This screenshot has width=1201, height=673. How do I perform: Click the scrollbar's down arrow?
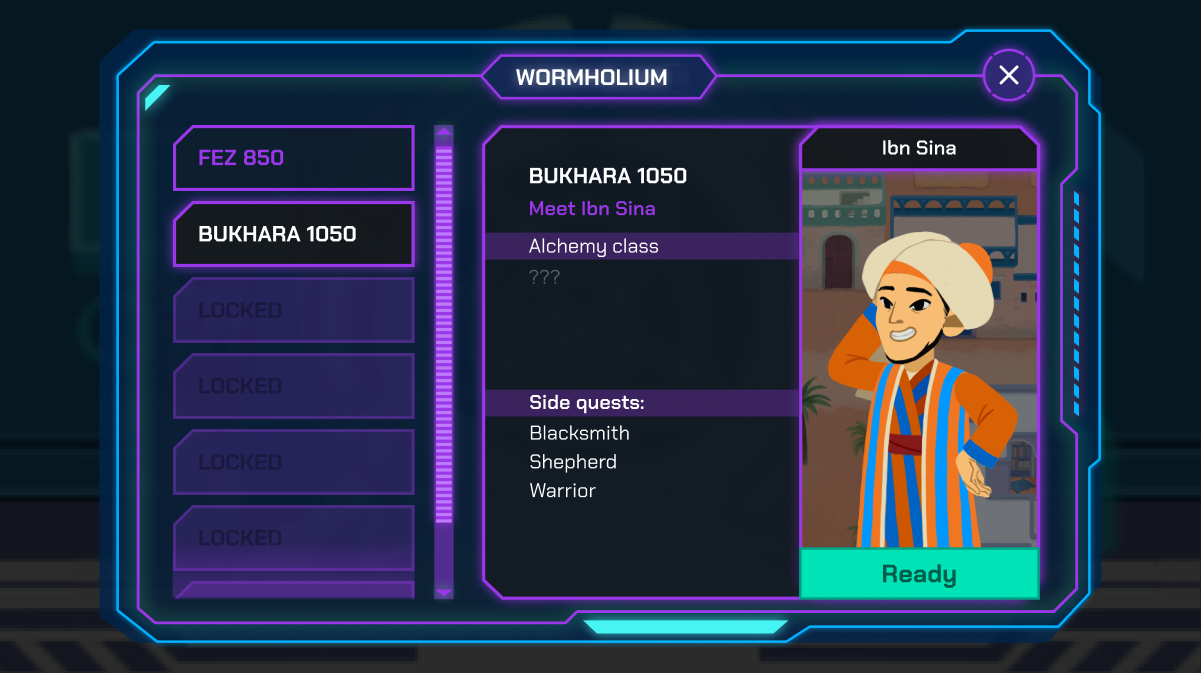coord(444,592)
